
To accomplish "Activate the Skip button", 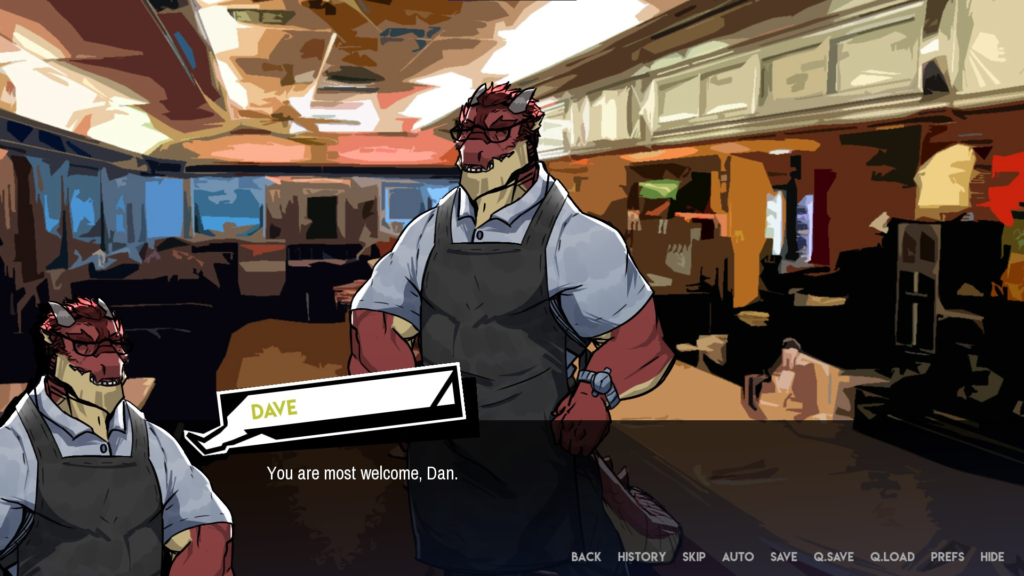I will (x=694, y=557).
